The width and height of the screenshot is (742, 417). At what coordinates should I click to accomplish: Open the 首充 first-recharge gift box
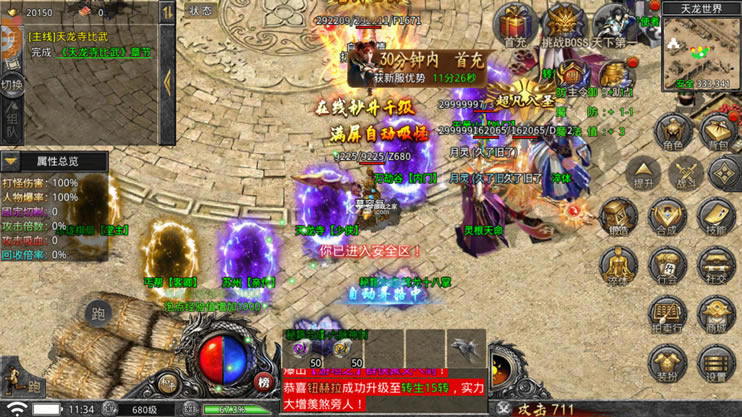point(515,24)
